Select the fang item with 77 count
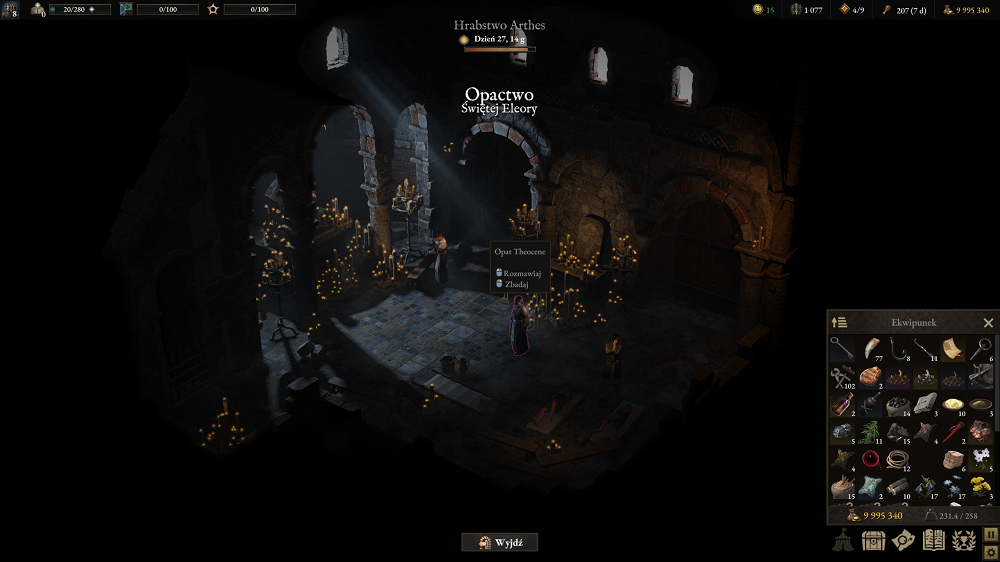1000x562 pixels. click(x=870, y=348)
